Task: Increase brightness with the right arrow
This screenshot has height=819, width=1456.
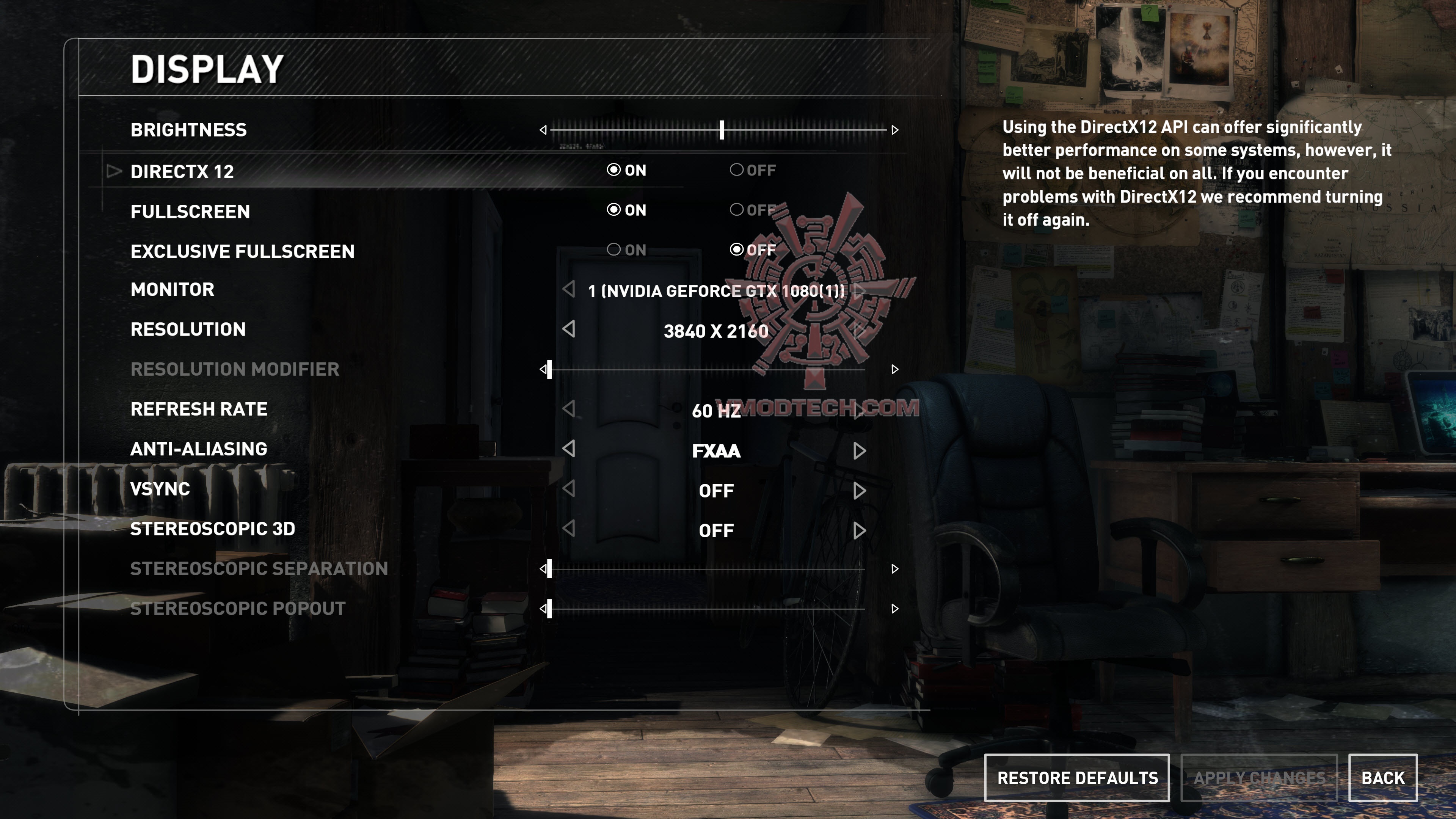Action: 895,130
